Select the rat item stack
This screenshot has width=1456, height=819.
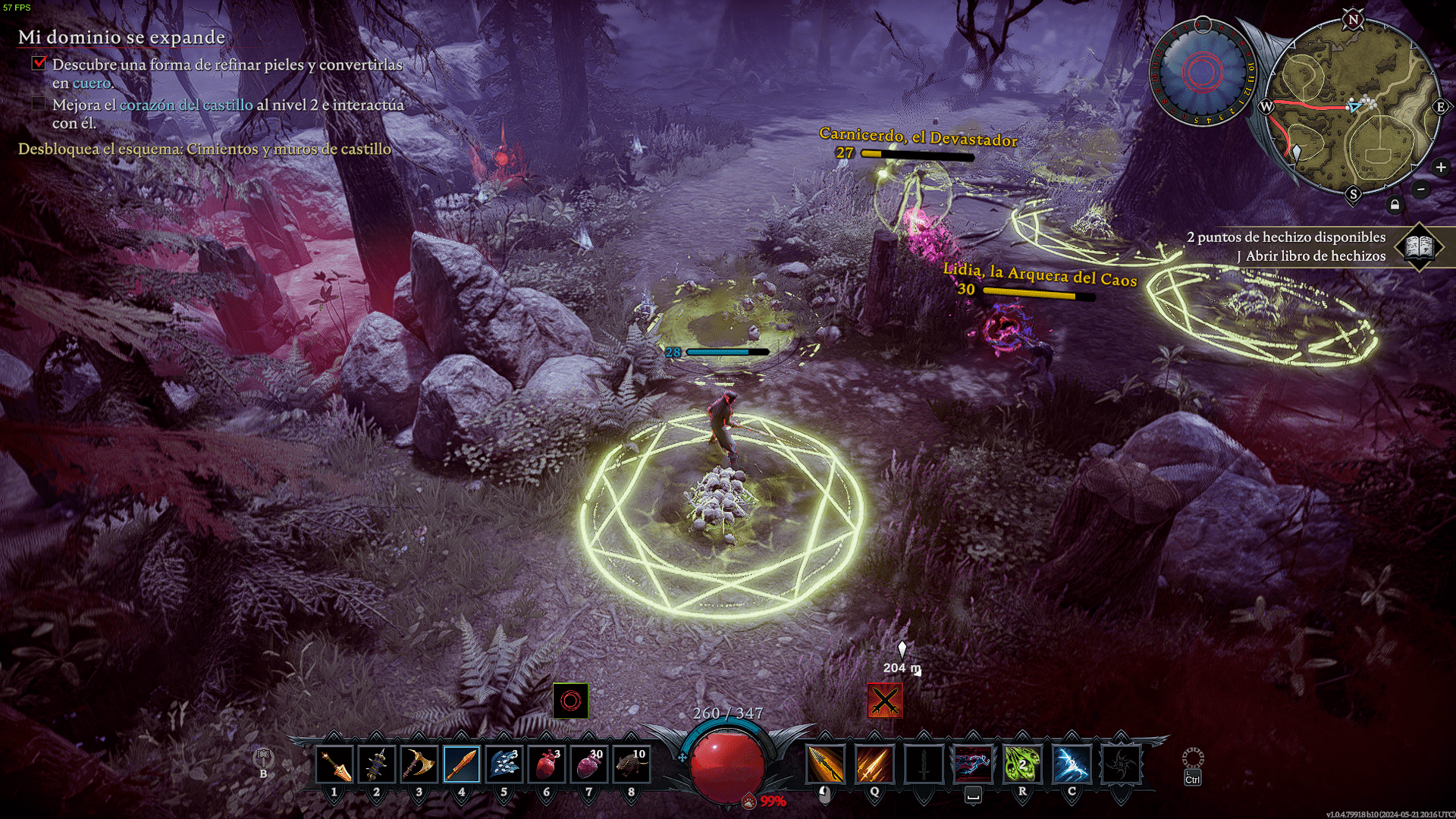[x=632, y=764]
